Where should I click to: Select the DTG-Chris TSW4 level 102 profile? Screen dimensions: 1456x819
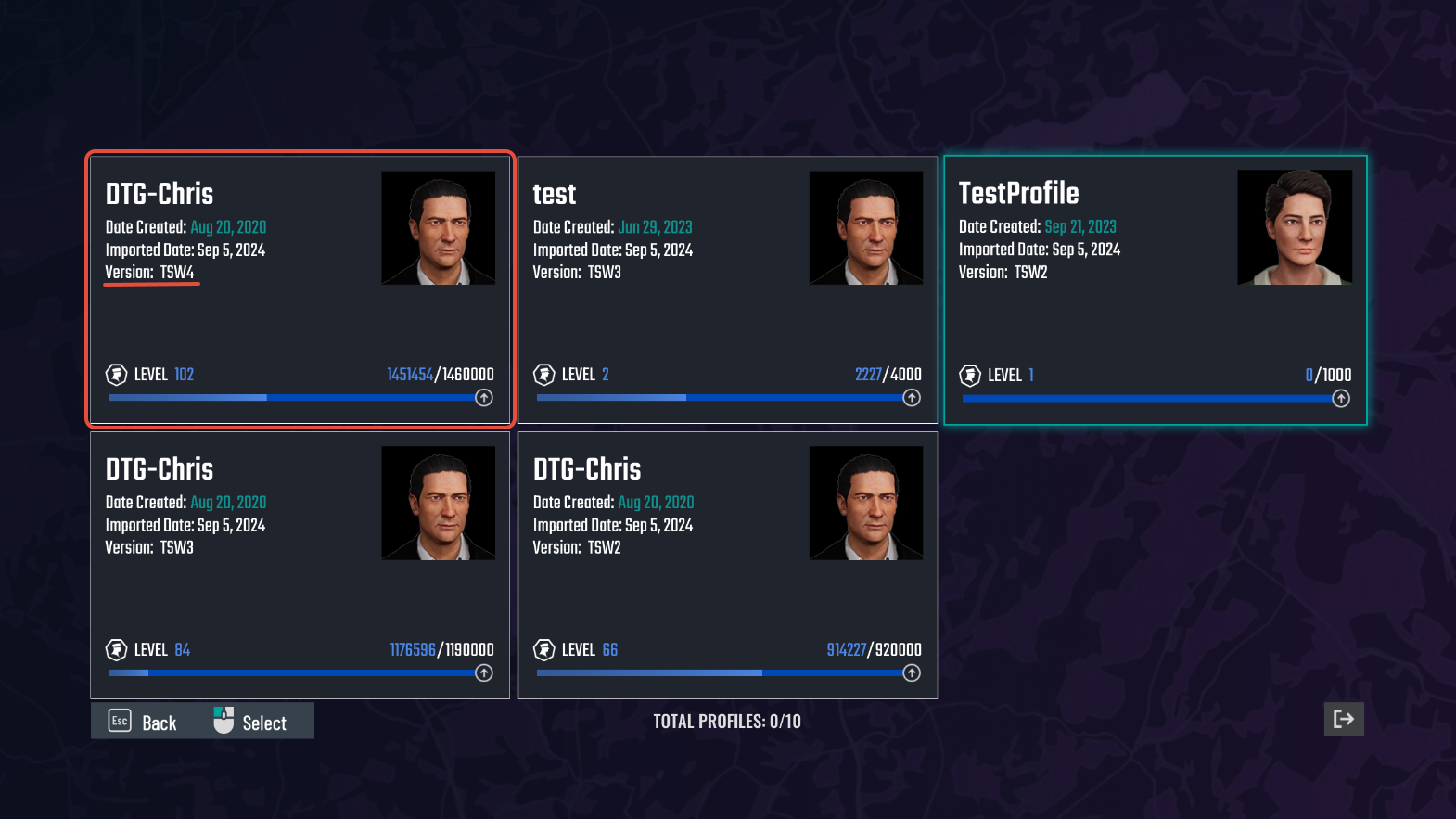[300, 290]
